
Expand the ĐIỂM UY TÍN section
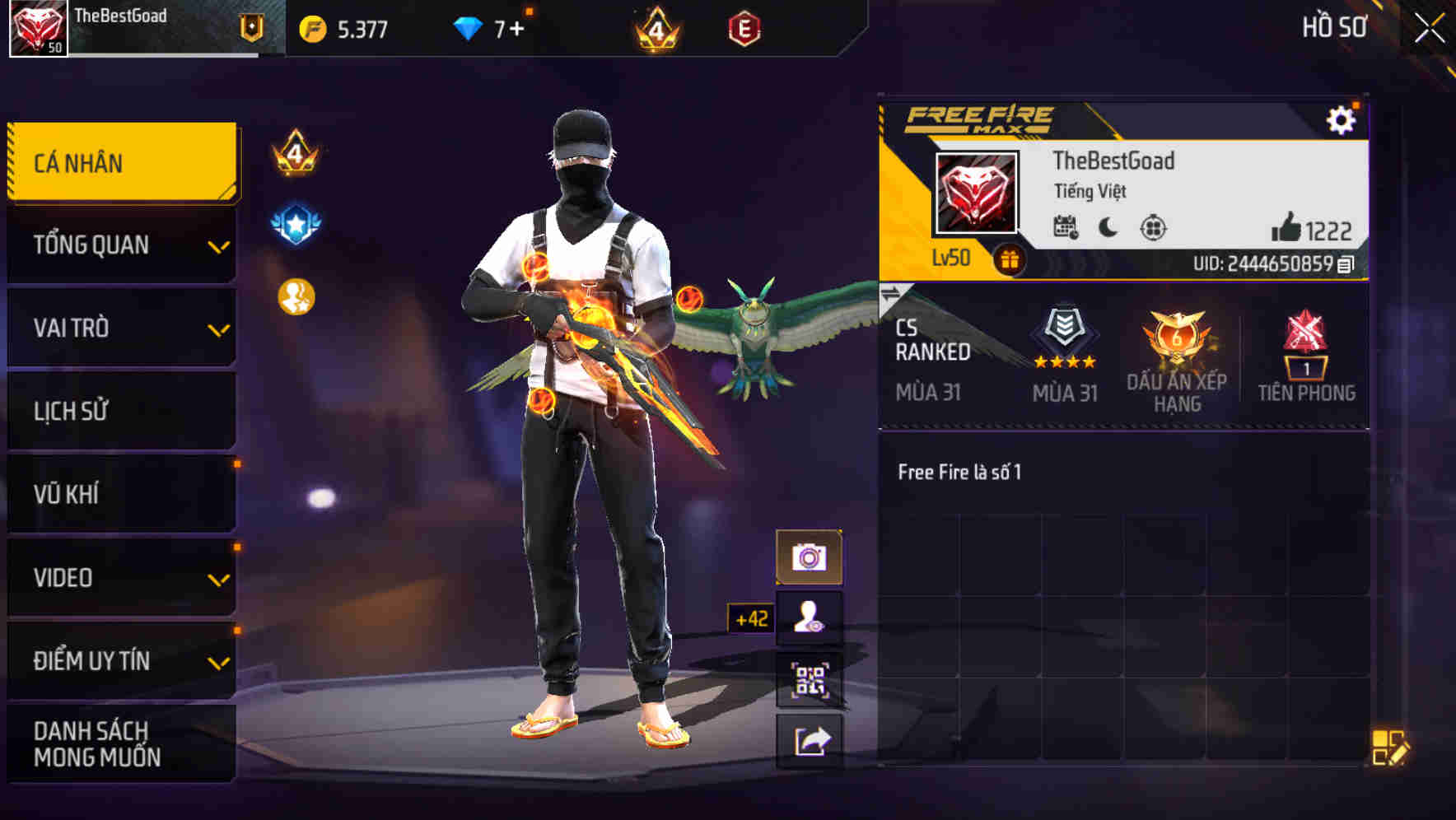(120, 659)
